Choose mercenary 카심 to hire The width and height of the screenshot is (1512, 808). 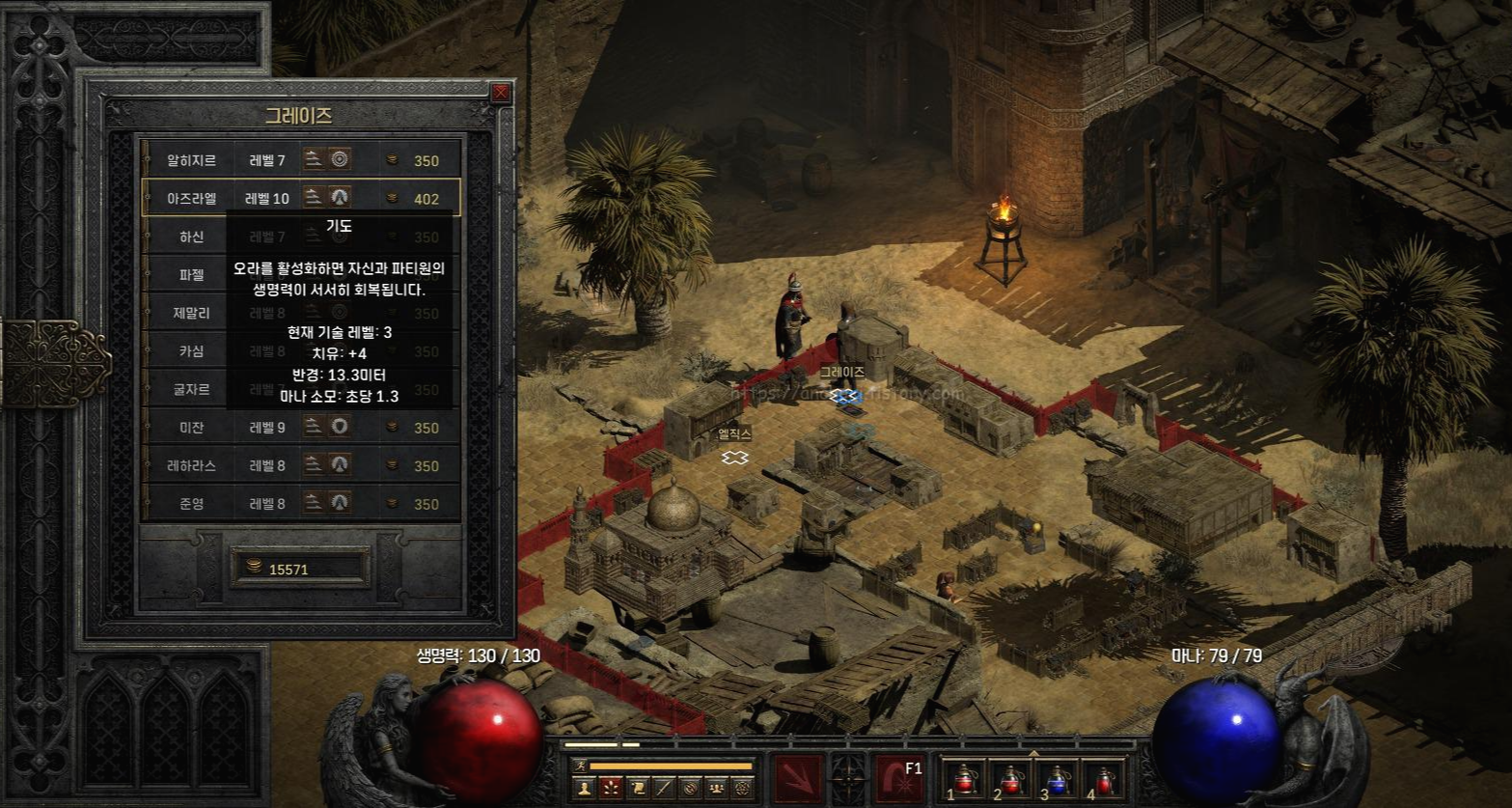[192, 351]
